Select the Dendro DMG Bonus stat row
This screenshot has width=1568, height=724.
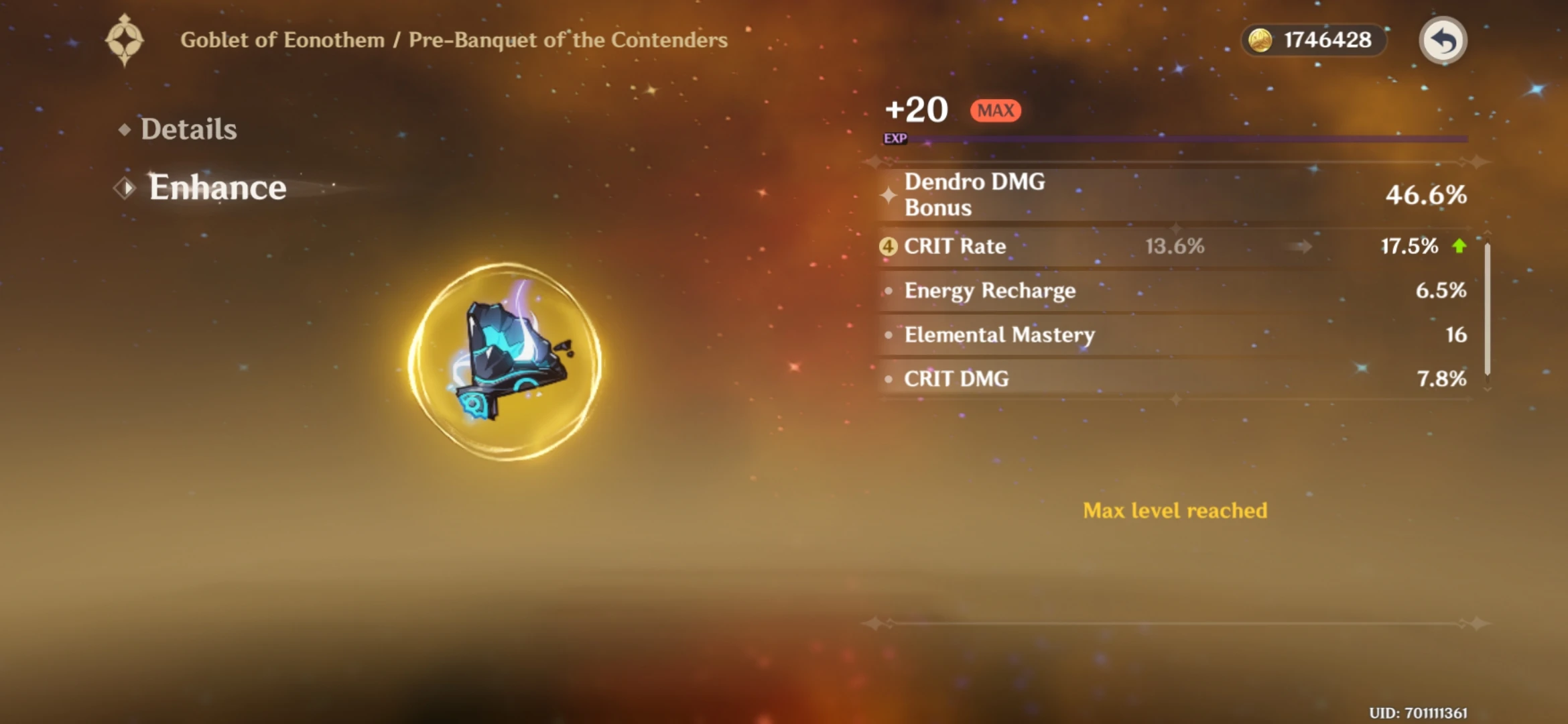click(x=1139, y=194)
